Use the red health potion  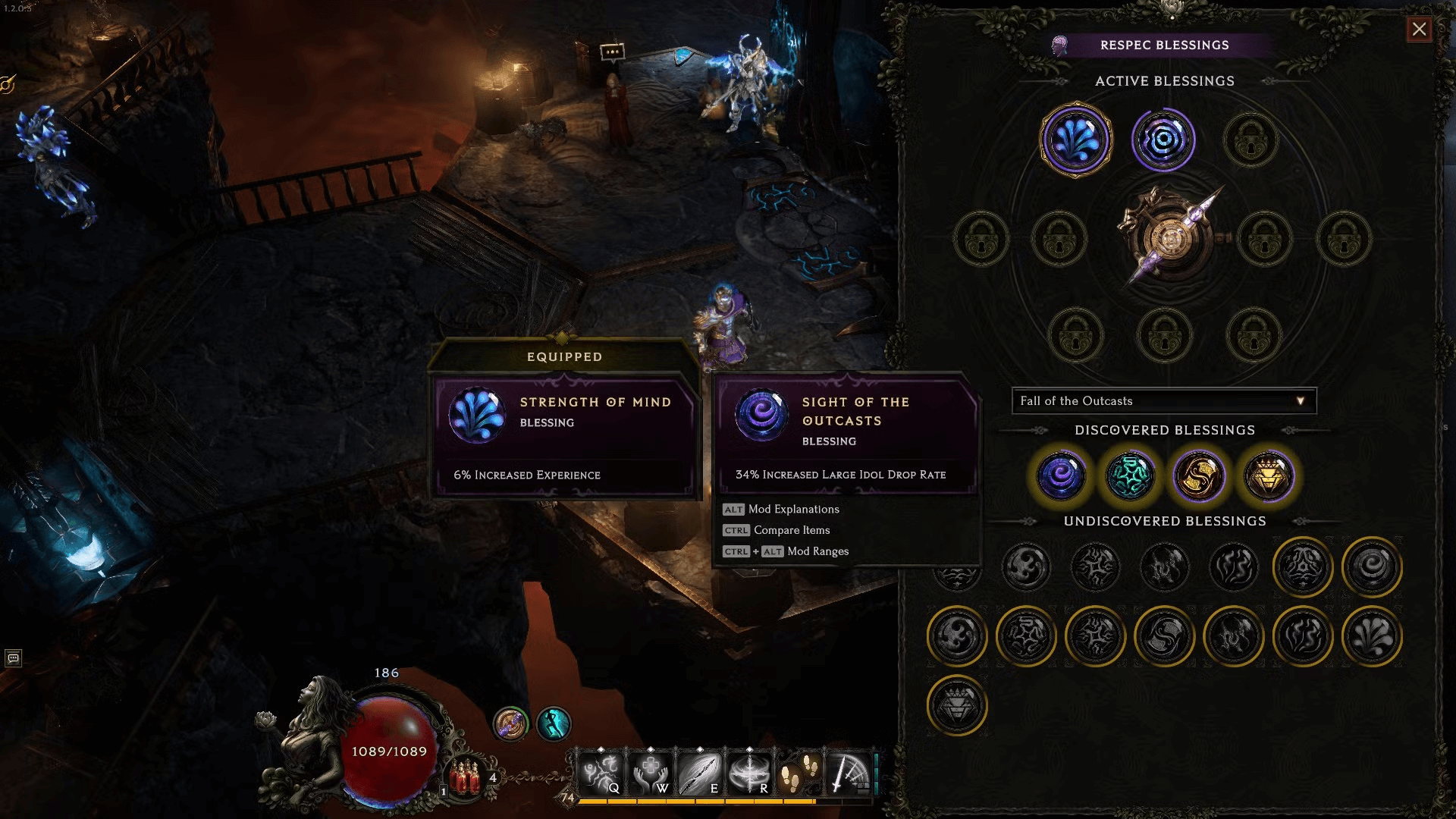(x=466, y=777)
